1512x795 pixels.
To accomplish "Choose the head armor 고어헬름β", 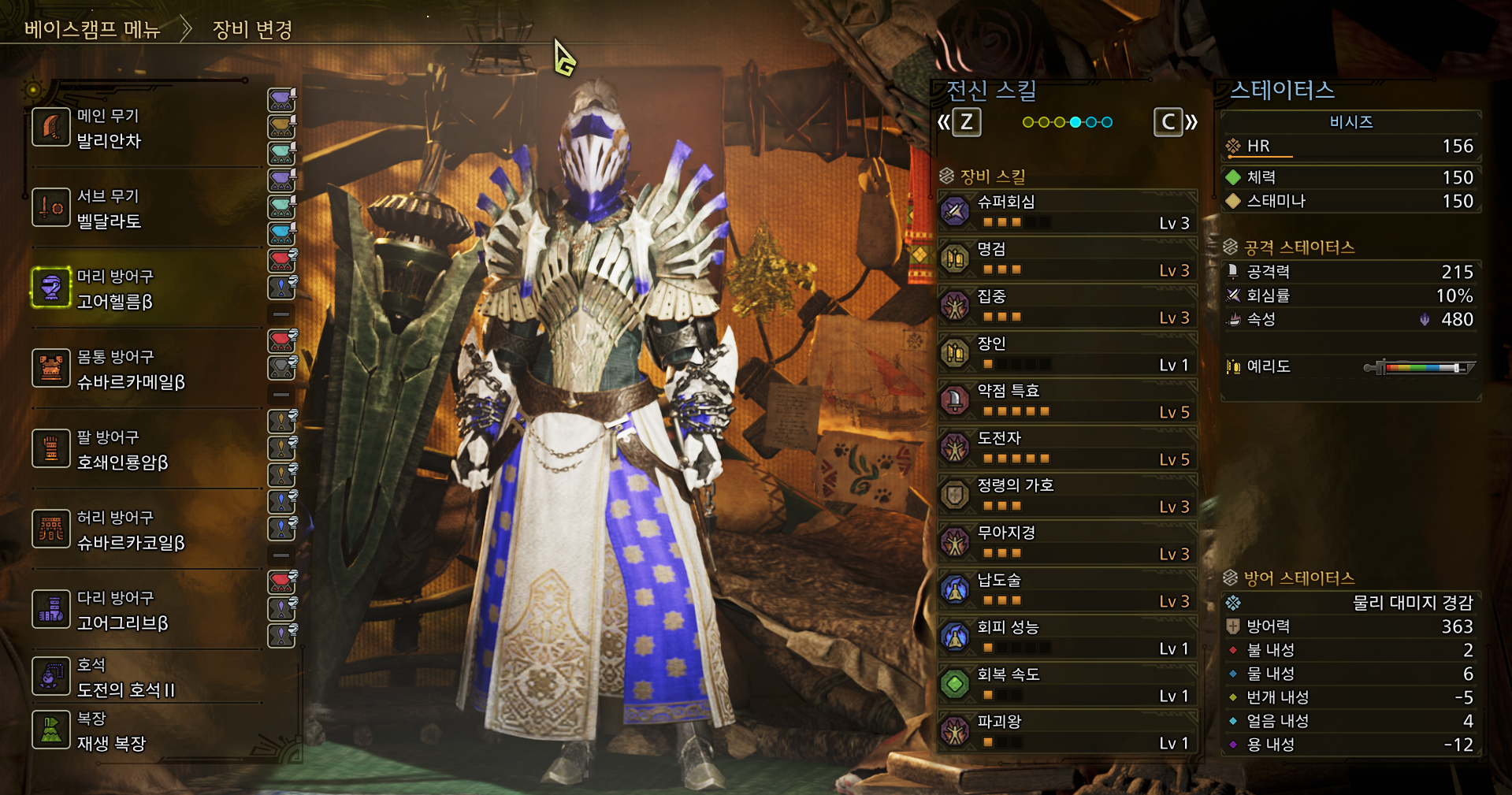I will coord(146,289).
